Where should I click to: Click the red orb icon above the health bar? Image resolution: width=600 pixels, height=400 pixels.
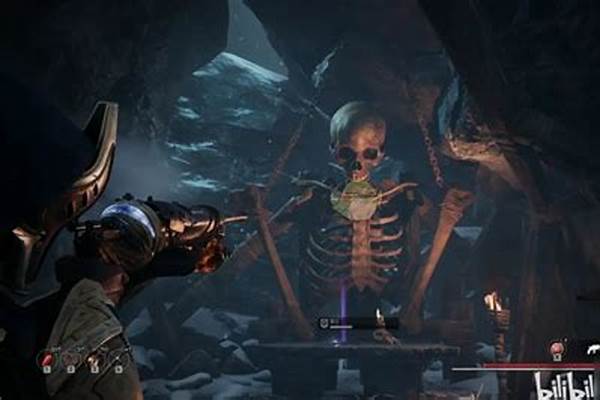[556, 349]
